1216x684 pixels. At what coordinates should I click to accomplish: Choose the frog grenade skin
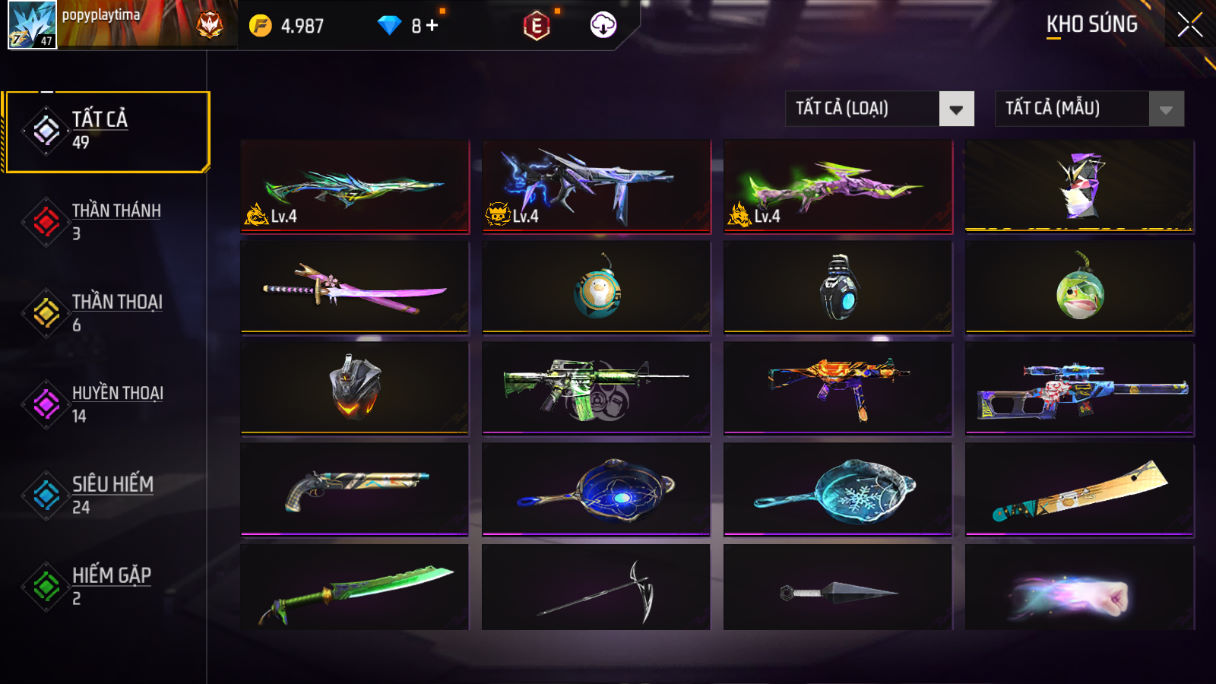coord(1079,287)
